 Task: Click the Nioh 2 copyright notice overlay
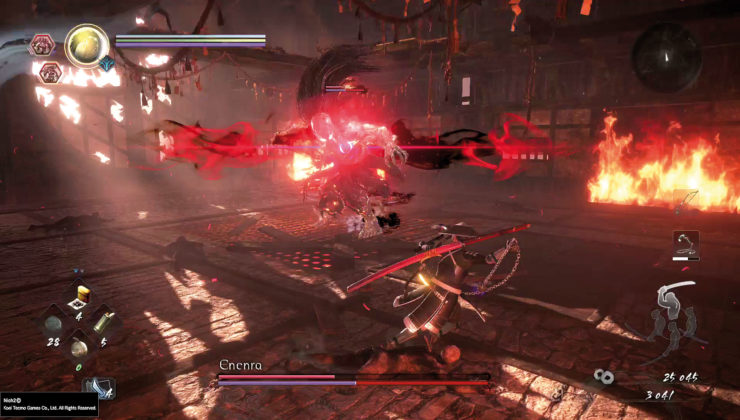(48, 404)
